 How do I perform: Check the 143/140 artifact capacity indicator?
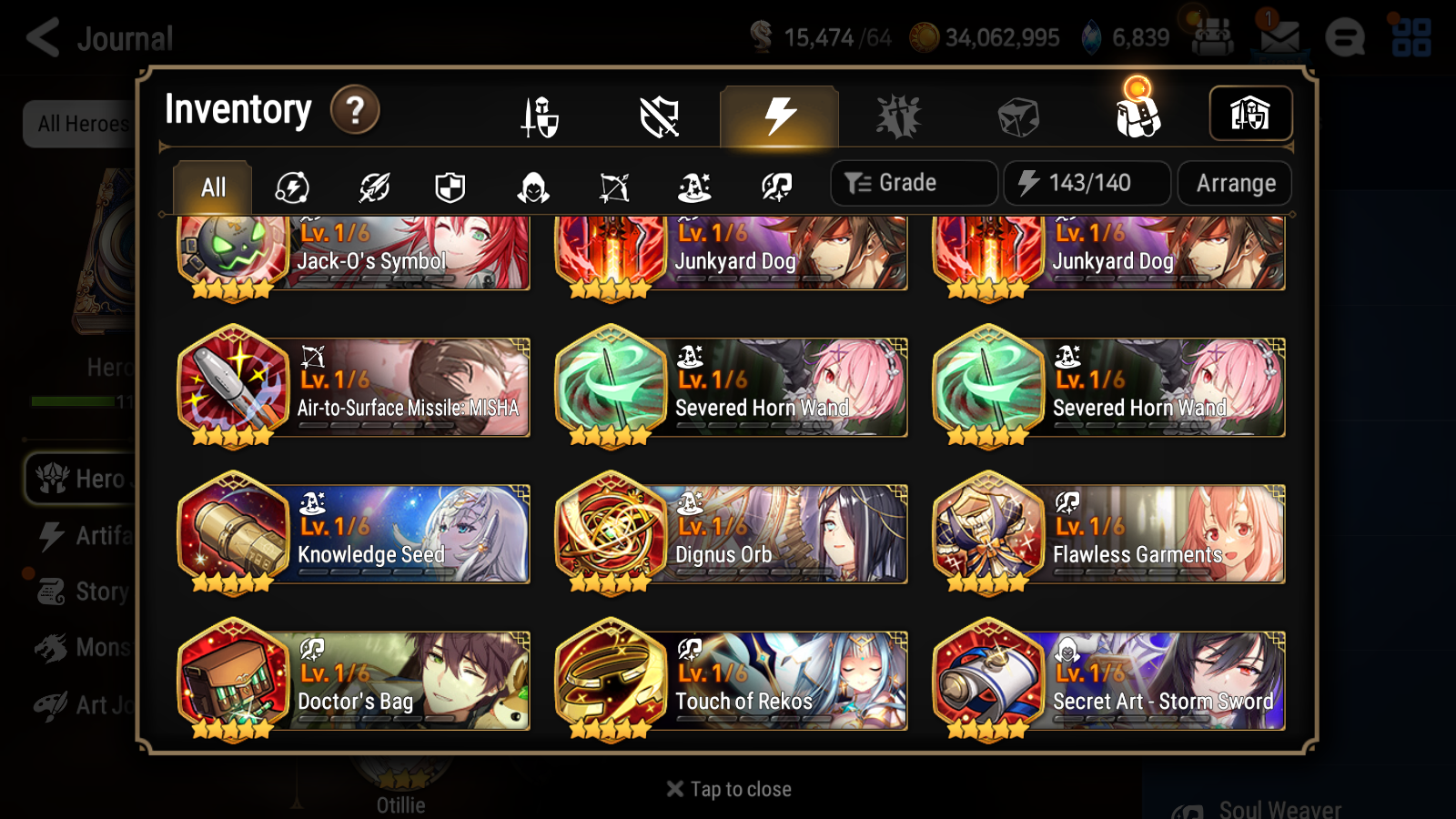pyautogui.click(x=1087, y=183)
